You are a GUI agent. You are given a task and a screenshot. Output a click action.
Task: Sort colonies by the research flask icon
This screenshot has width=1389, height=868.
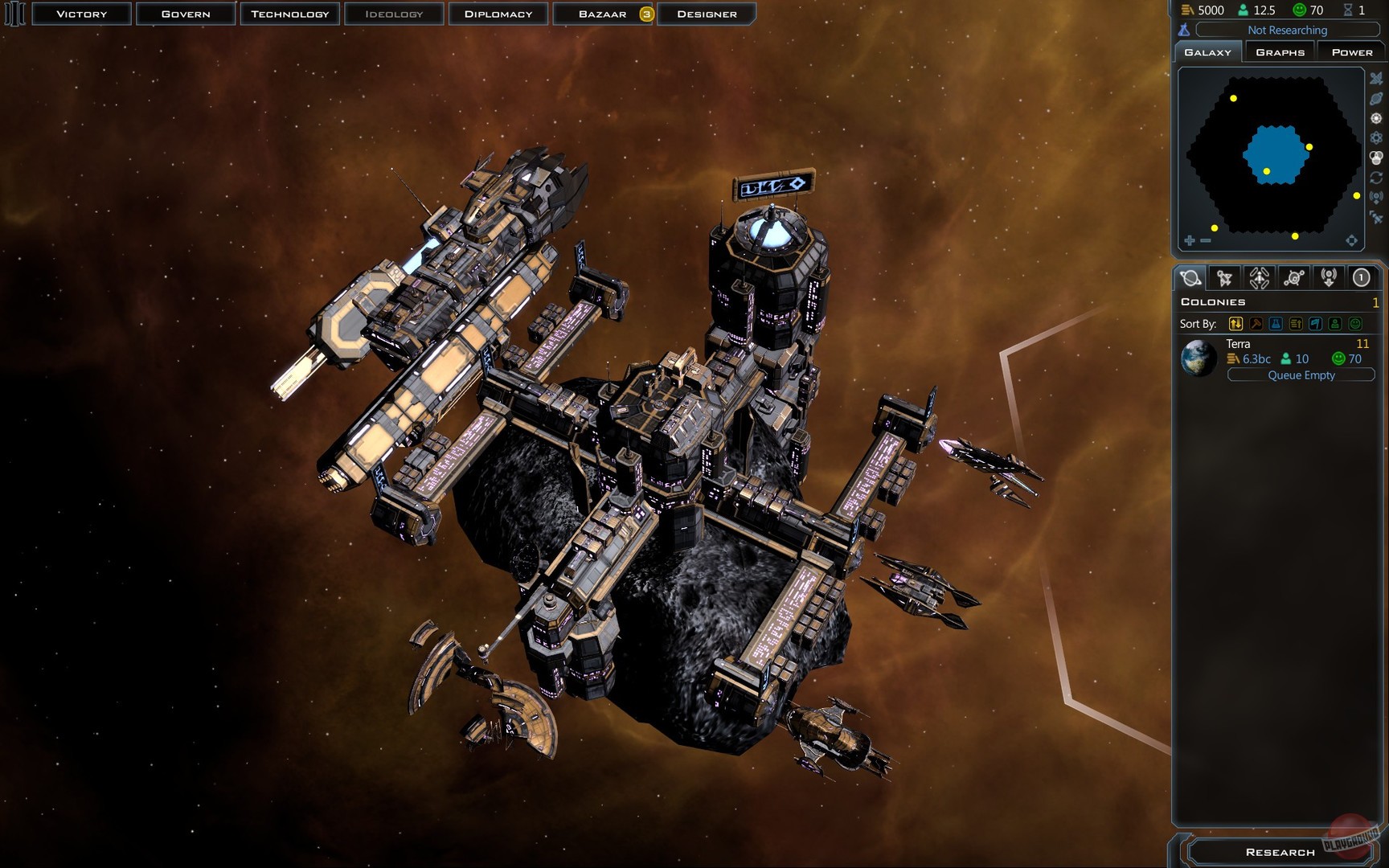tap(1276, 324)
